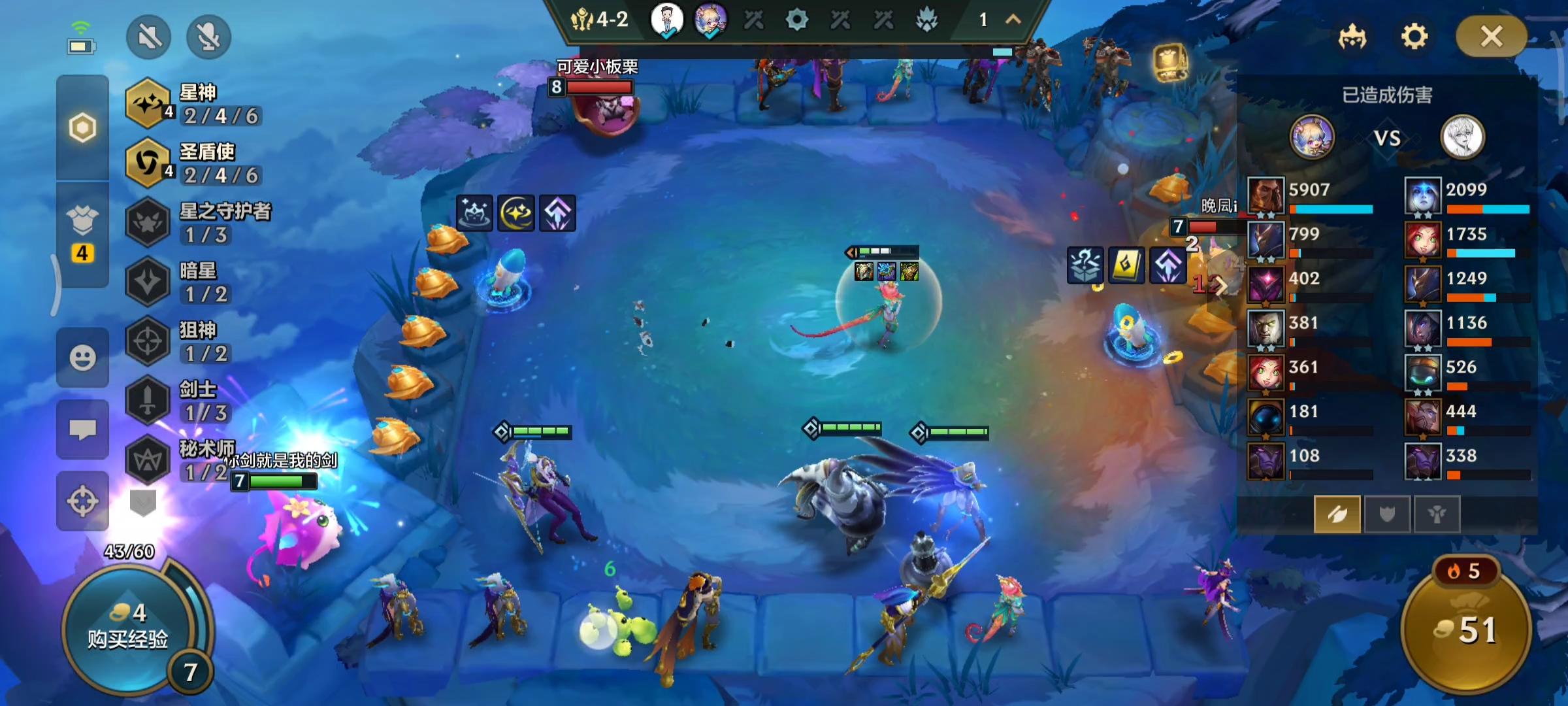The width and height of the screenshot is (1568, 706).
Task: Open the chat bubble button
Action: (82, 429)
